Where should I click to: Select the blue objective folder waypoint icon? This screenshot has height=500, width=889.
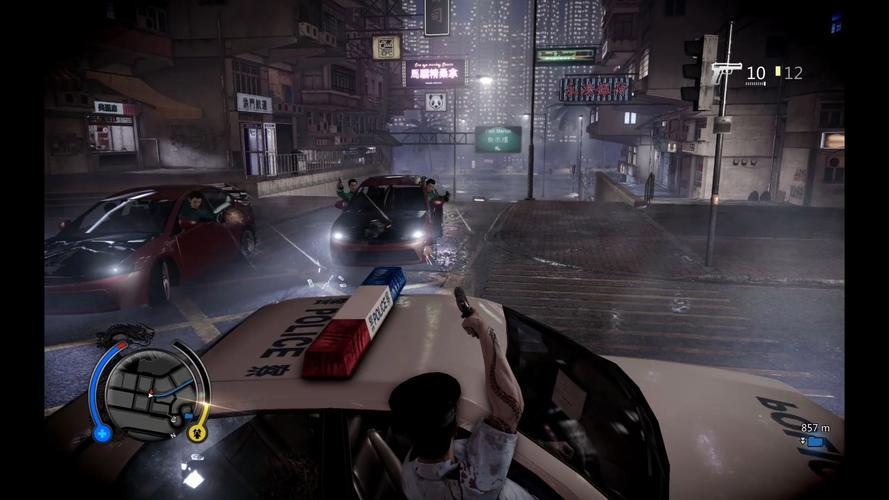tap(815, 441)
